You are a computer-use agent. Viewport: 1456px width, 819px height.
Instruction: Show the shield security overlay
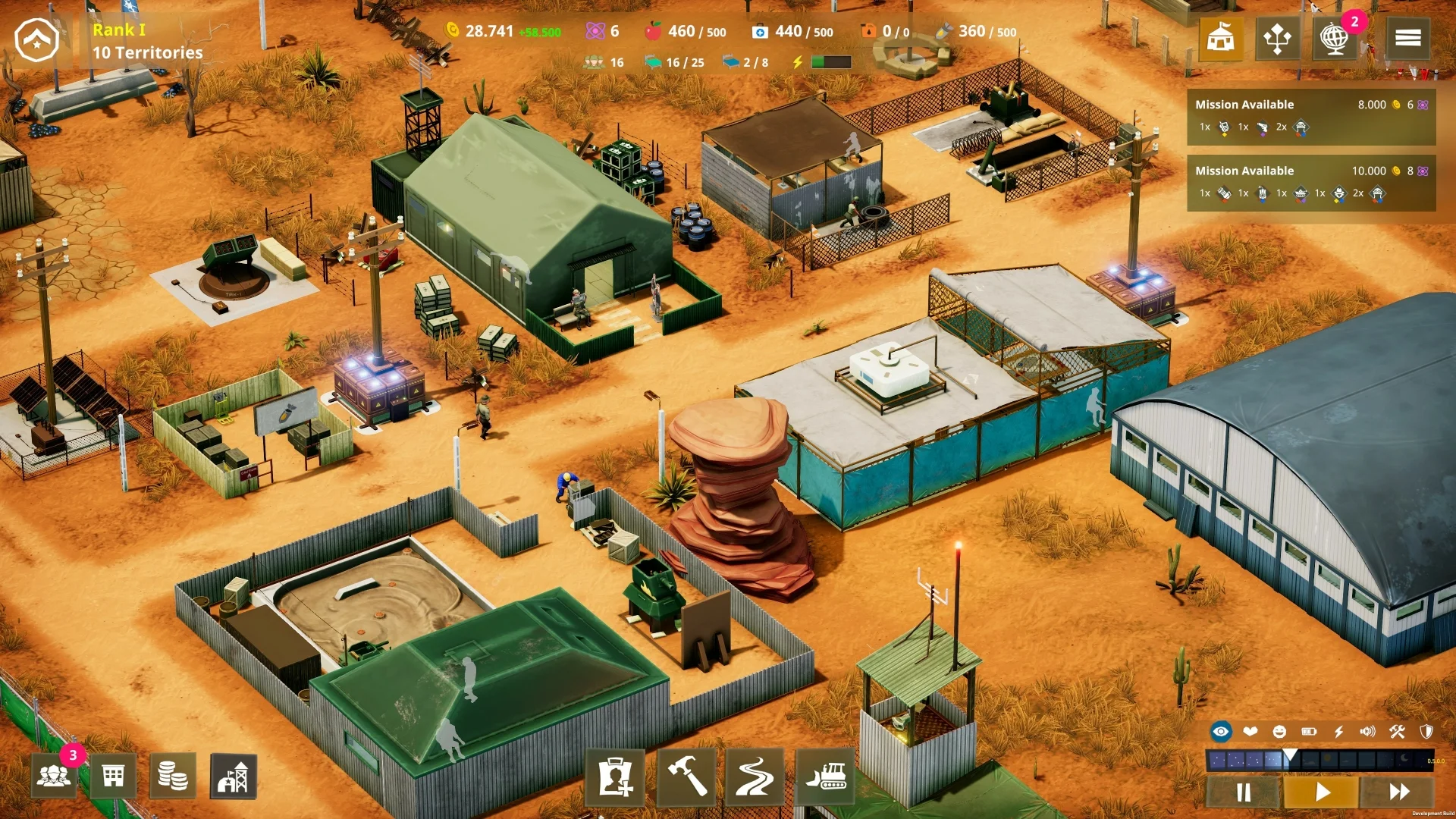click(x=1426, y=732)
